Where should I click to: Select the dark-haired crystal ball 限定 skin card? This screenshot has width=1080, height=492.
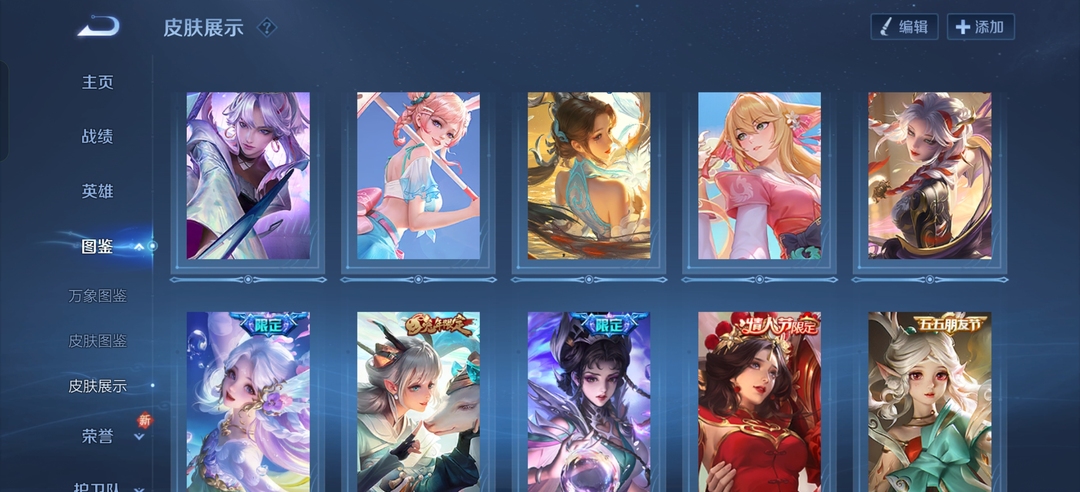(589, 402)
